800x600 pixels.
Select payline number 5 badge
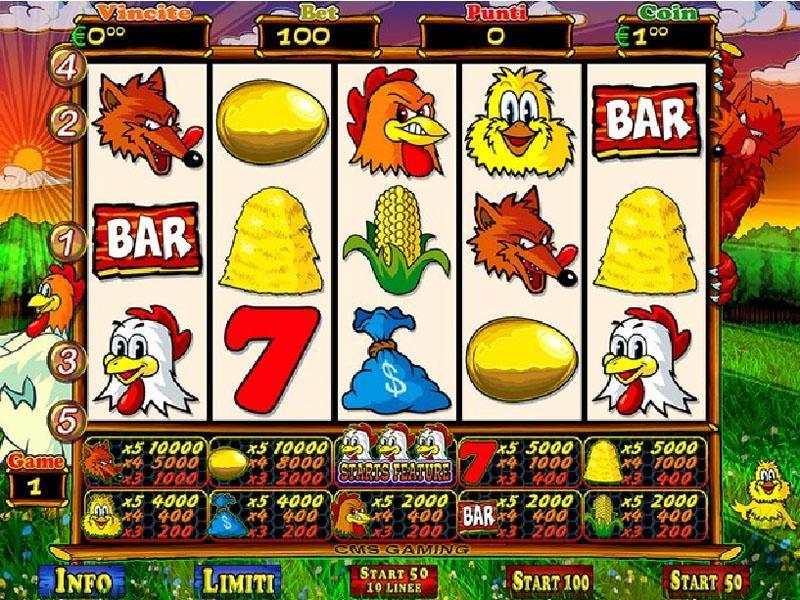(68, 420)
